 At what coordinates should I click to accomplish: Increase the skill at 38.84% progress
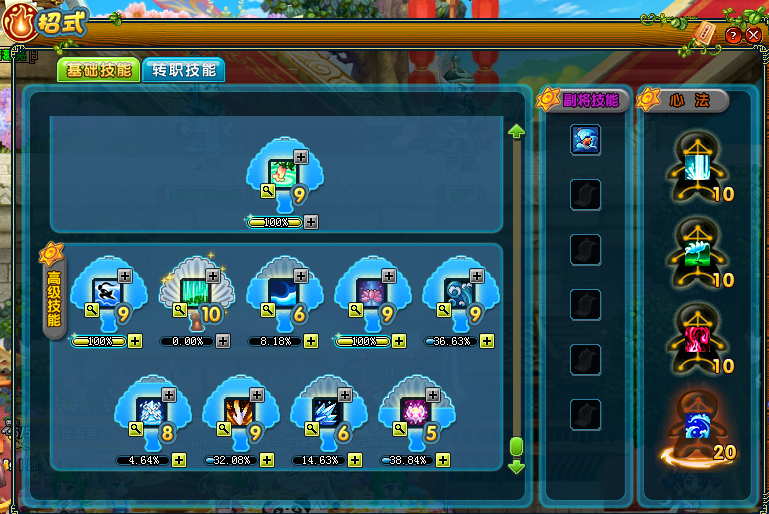[x=443, y=460]
